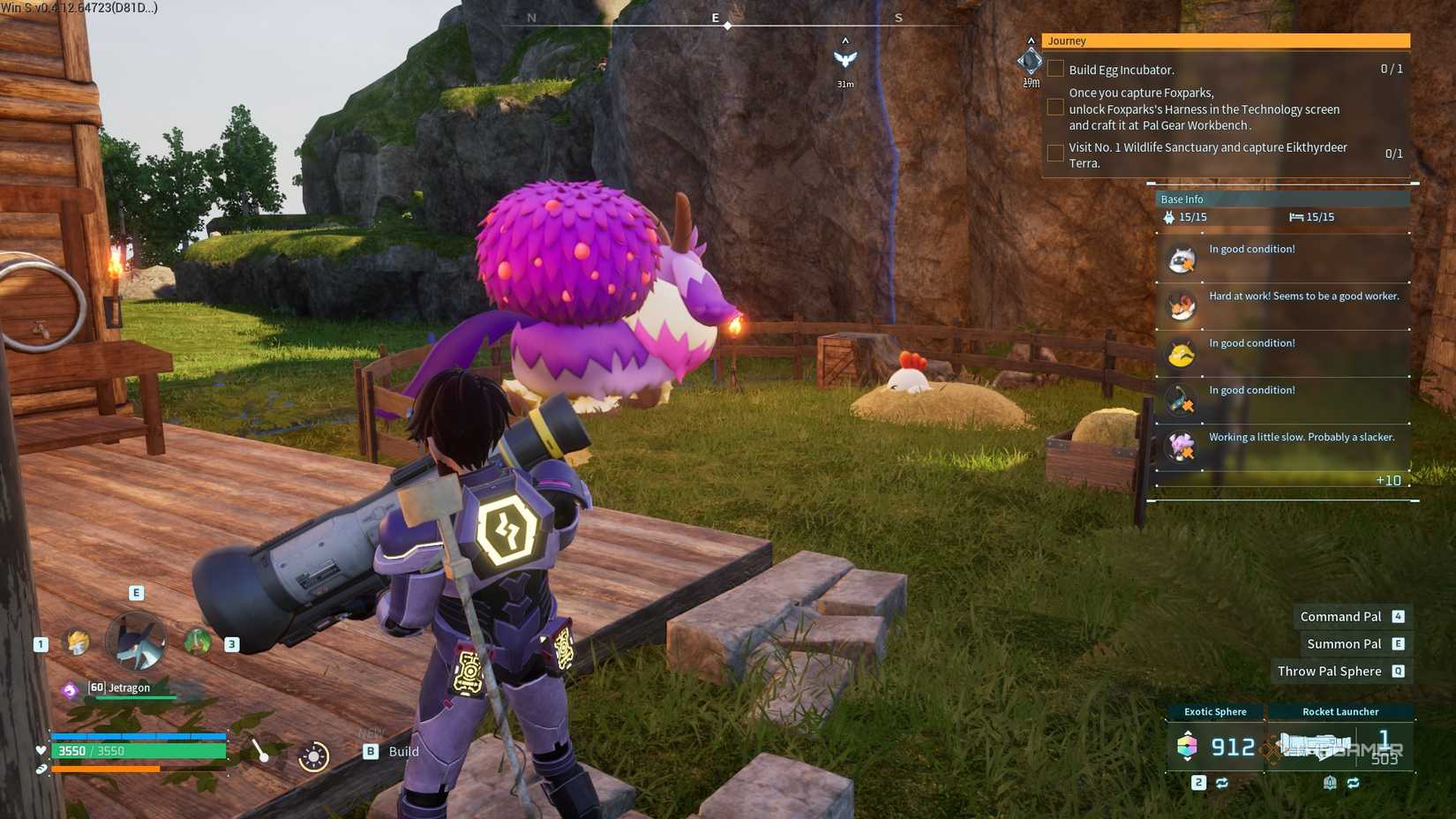The width and height of the screenshot is (1456, 819).
Task: Click the Jetragon party portrait
Action: [136, 642]
